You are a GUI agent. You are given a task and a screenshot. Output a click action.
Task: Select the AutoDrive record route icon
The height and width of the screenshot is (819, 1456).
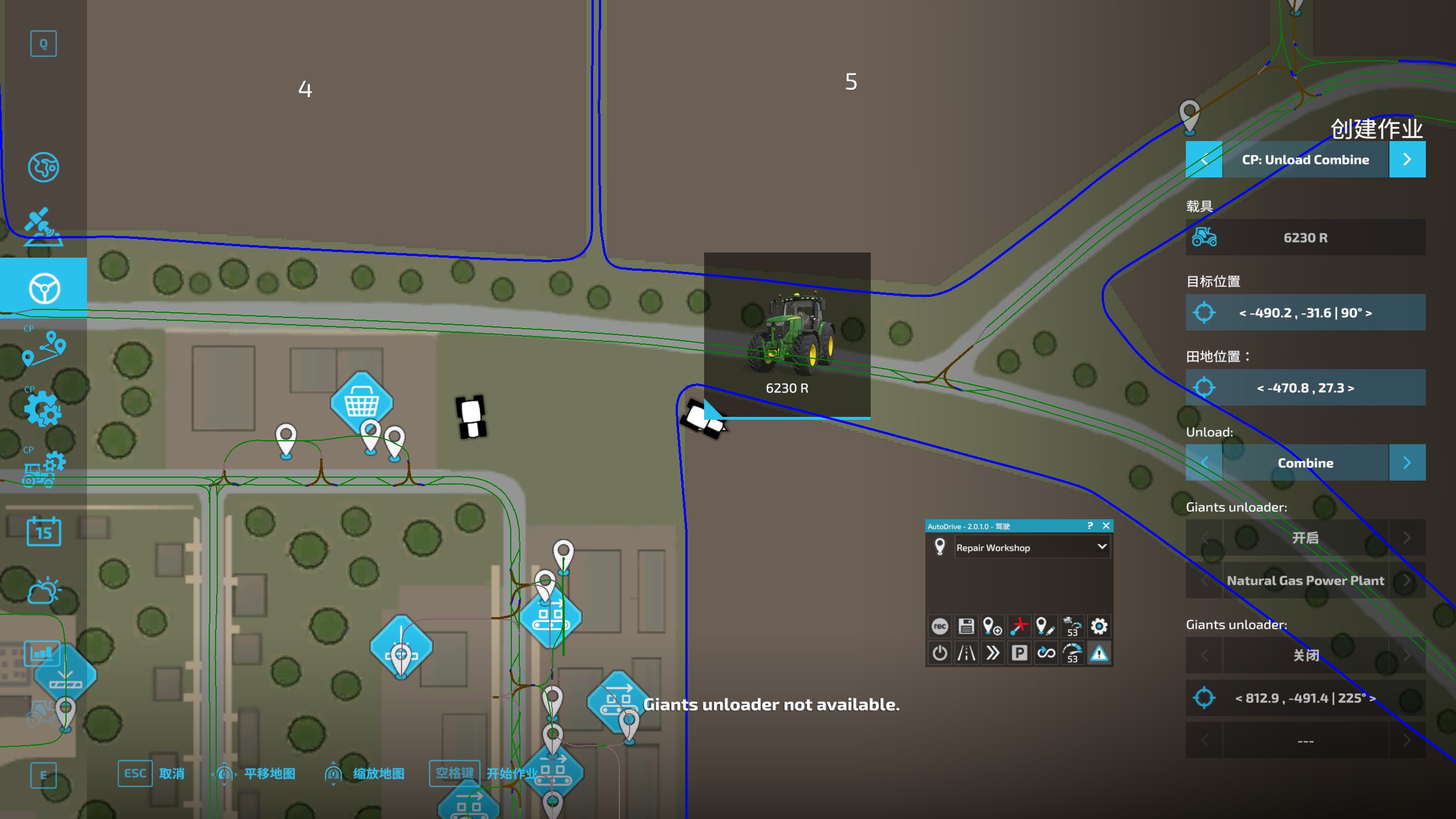(x=940, y=626)
